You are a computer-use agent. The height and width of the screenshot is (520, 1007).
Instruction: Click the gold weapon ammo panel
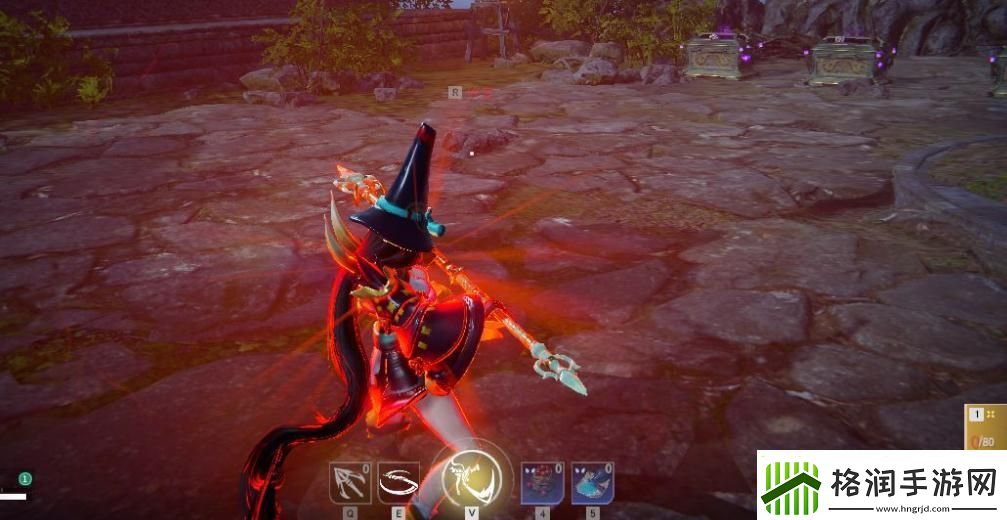pos(985,428)
